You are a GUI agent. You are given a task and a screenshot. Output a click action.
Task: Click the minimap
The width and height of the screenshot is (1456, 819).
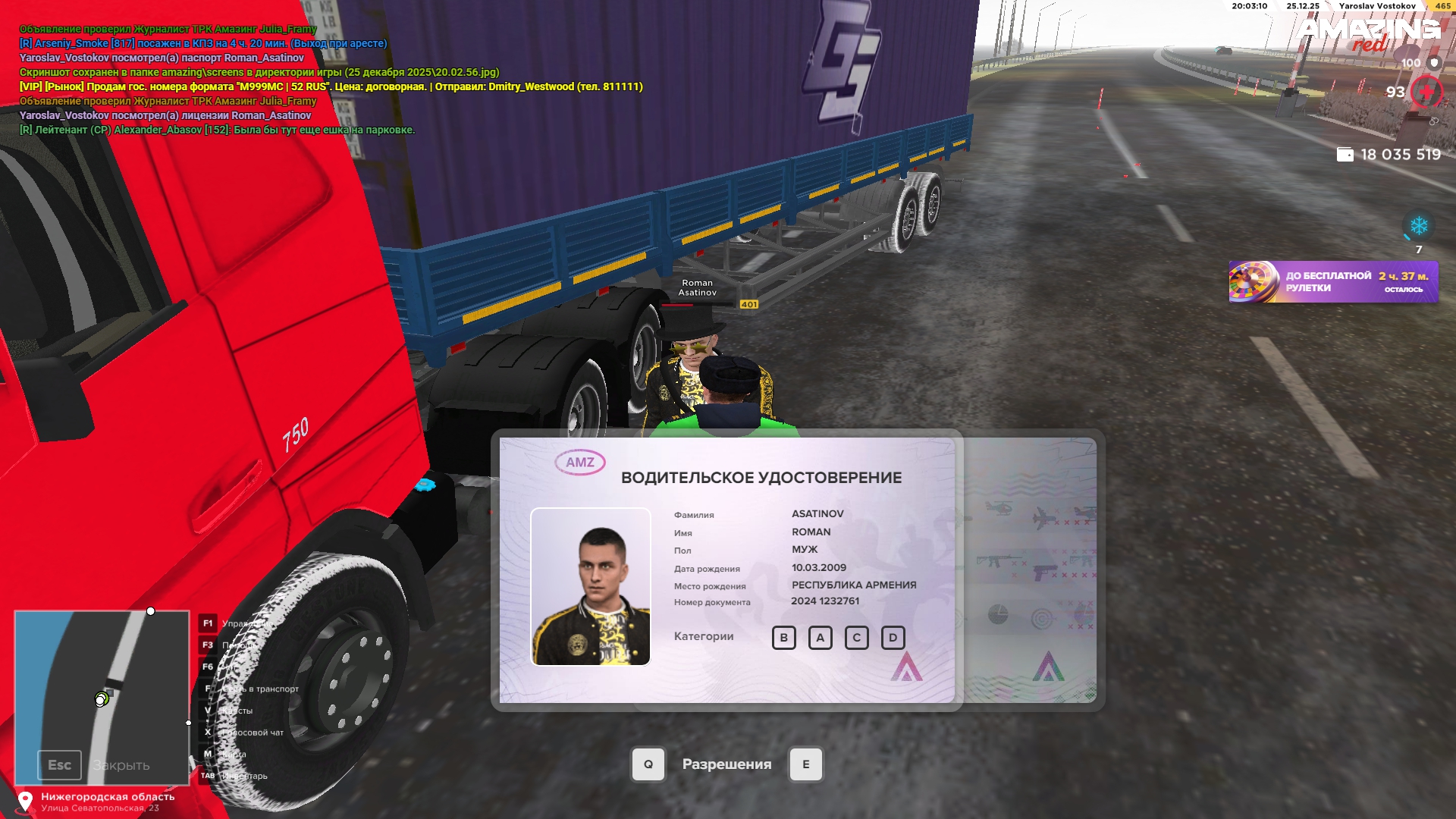pos(102,696)
